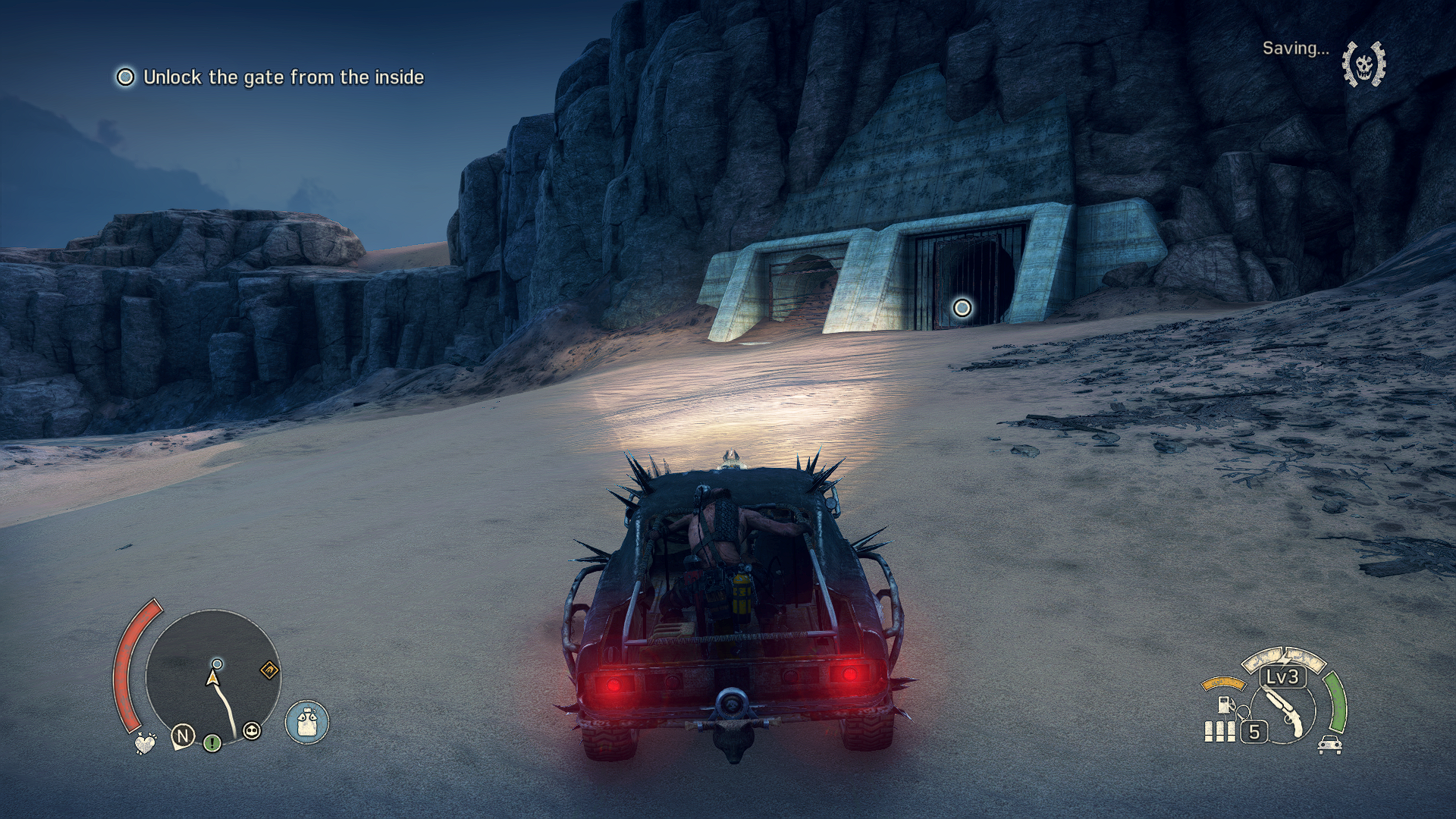Screen dimensions: 1456x819
Task: Click the 'Unlock the gate' objective tracker
Action: click(271, 77)
